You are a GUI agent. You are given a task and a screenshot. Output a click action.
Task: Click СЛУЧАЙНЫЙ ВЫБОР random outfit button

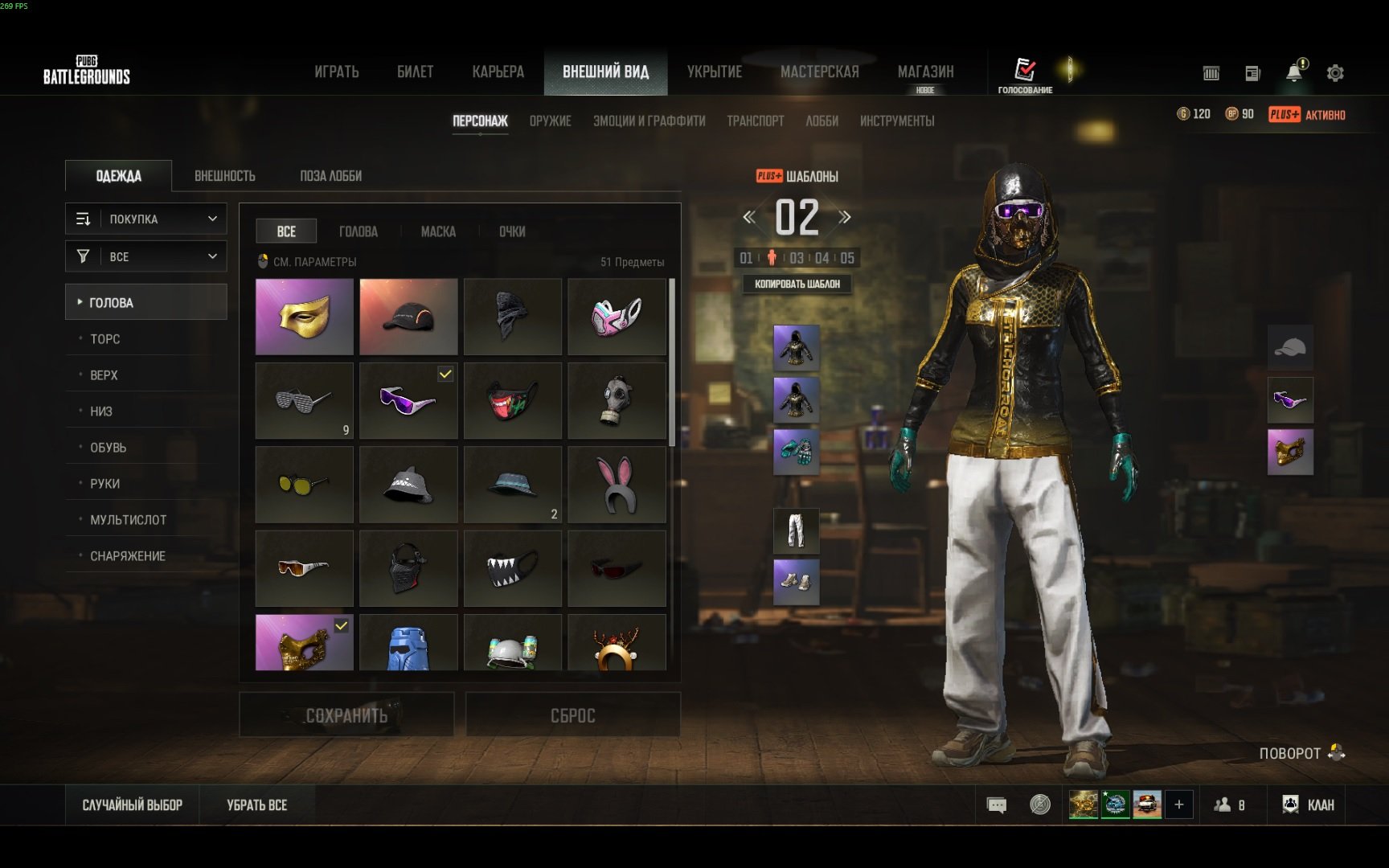tap(133, 805)
